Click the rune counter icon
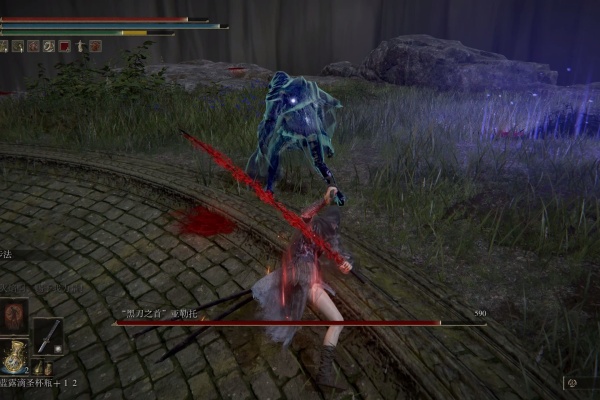 [x=571, y=381]
